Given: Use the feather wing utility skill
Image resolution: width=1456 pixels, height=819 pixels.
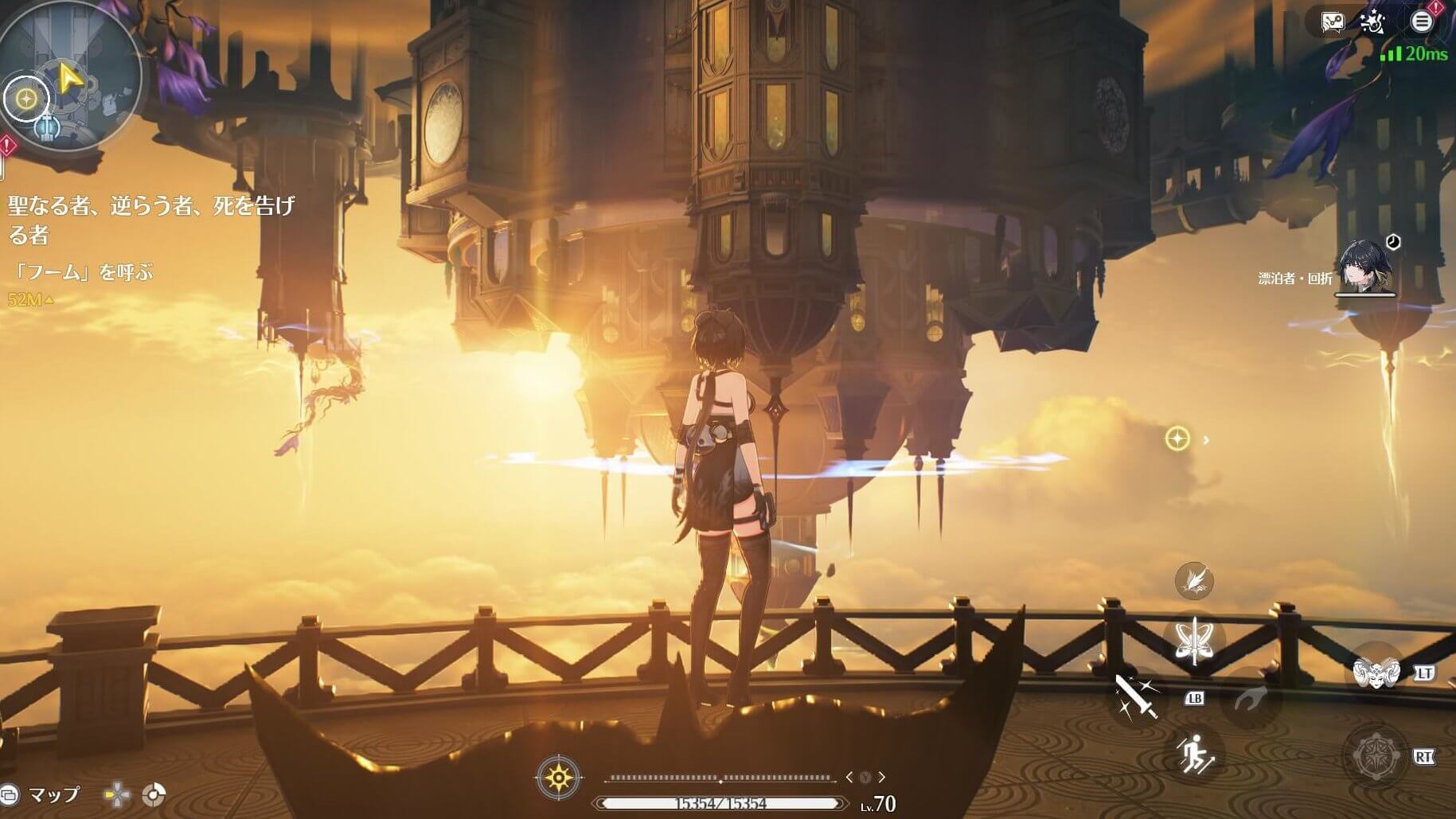Looking at the screenshot, I should pyautogui.click(x=1193, y=580).
